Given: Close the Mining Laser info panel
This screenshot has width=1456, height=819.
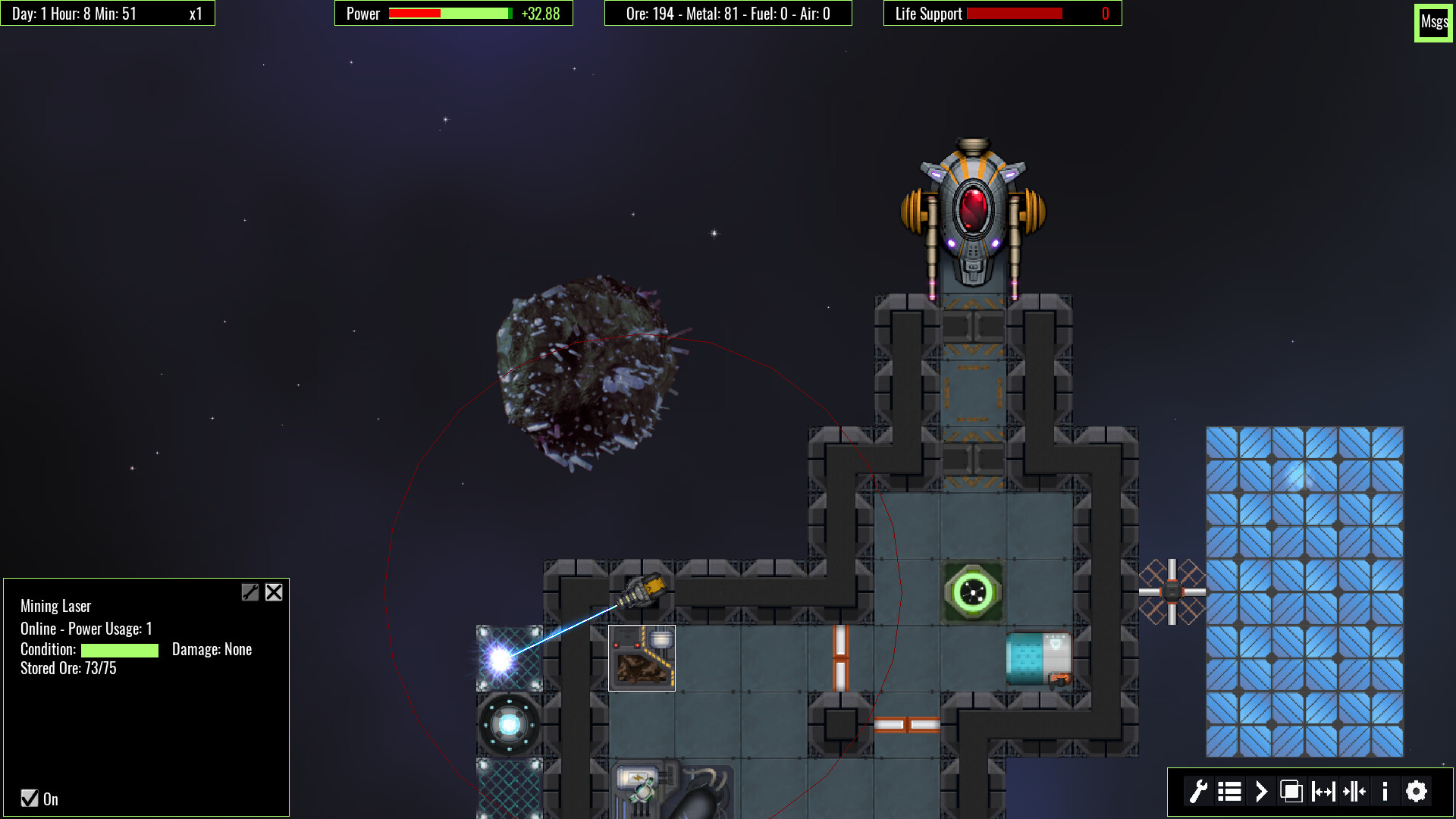Looking at the screenshot, I should tap(274, 592).
